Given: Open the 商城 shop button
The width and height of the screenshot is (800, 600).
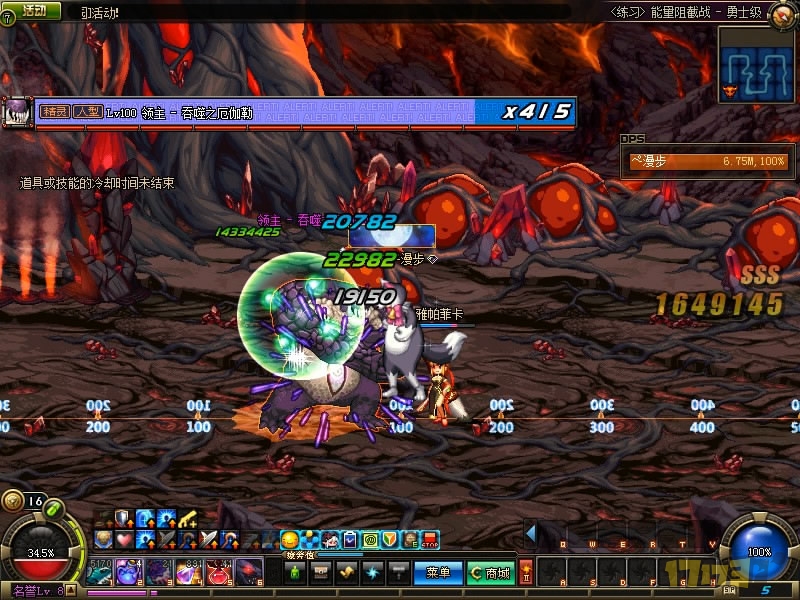Looking at the screenshot, I should pyautogui.click(x=490, y=573).
